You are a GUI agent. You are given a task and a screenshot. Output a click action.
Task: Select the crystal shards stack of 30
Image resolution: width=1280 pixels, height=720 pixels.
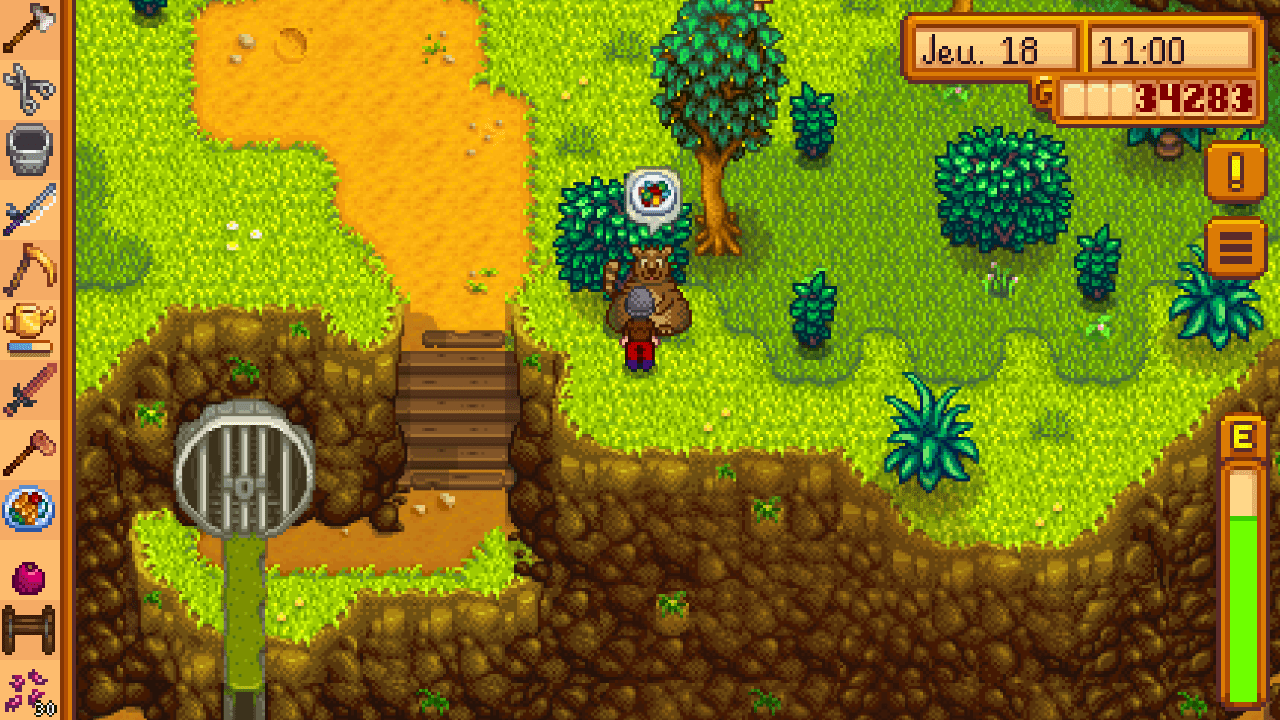[x=28, y=690]
